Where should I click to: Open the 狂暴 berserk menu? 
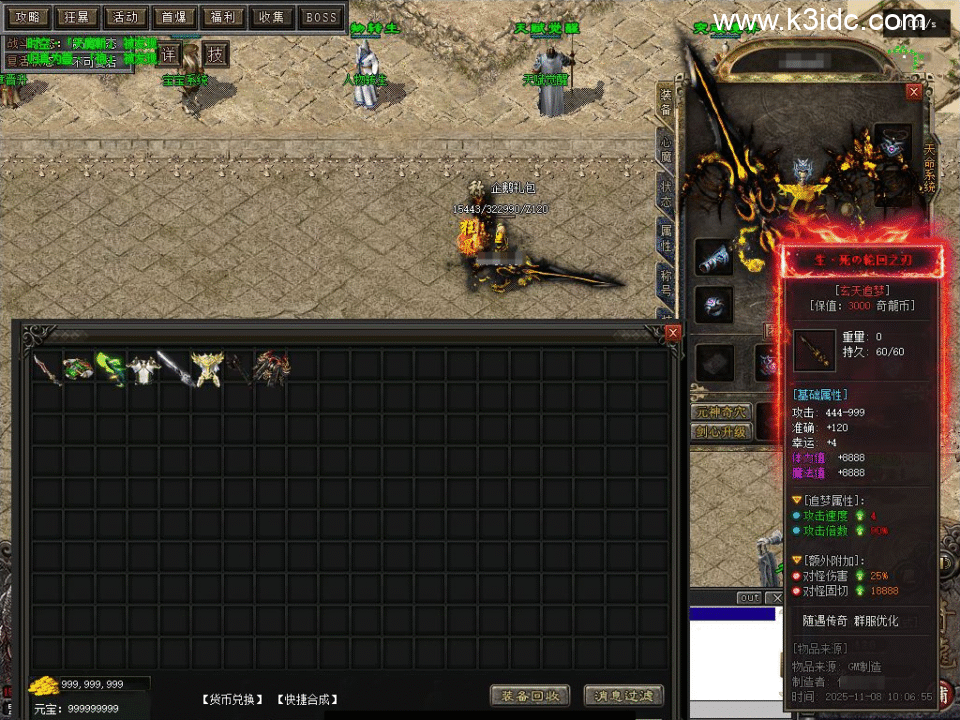point(76,17)
